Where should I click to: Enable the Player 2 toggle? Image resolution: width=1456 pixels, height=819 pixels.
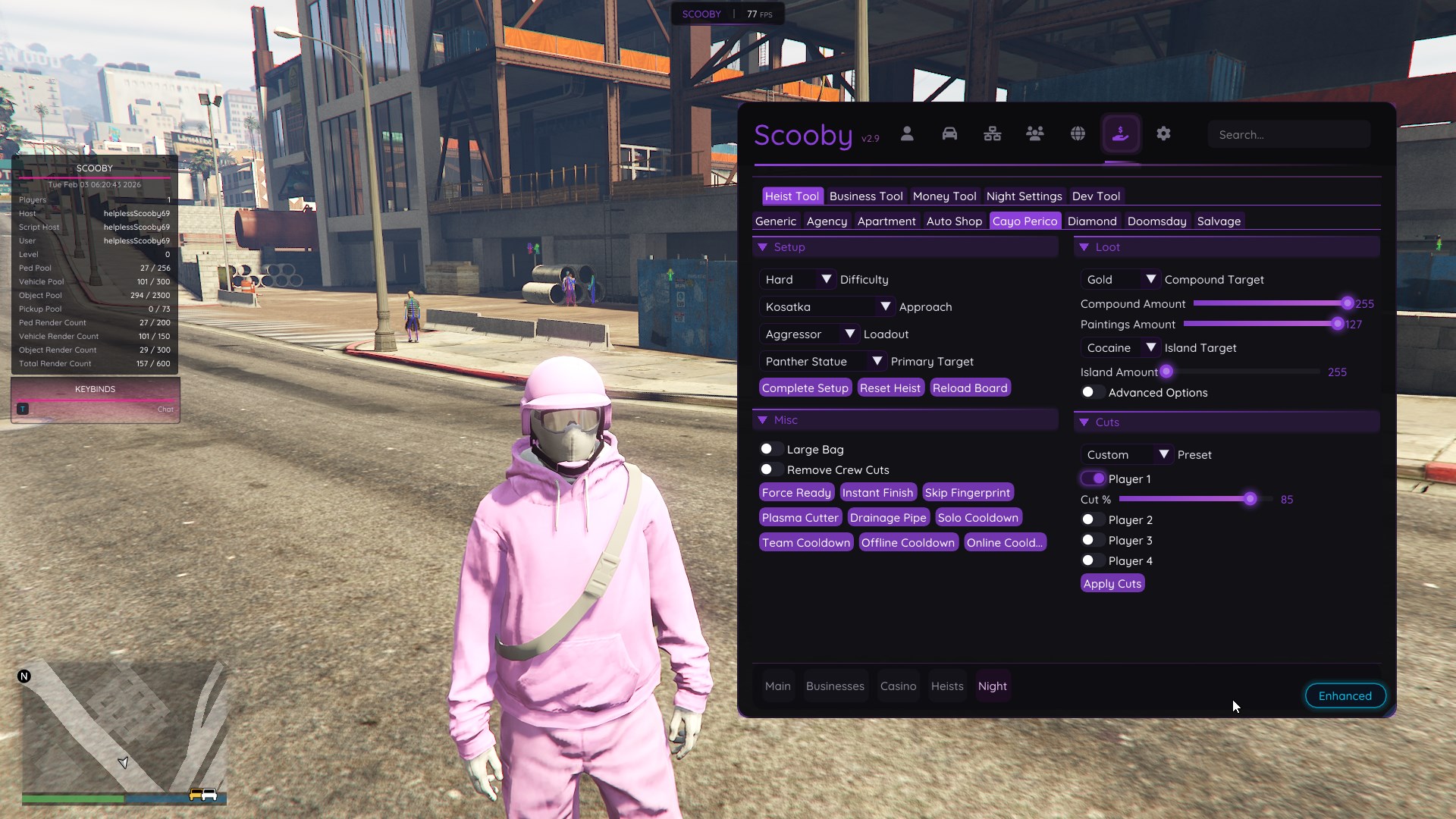click(1090, 519)
